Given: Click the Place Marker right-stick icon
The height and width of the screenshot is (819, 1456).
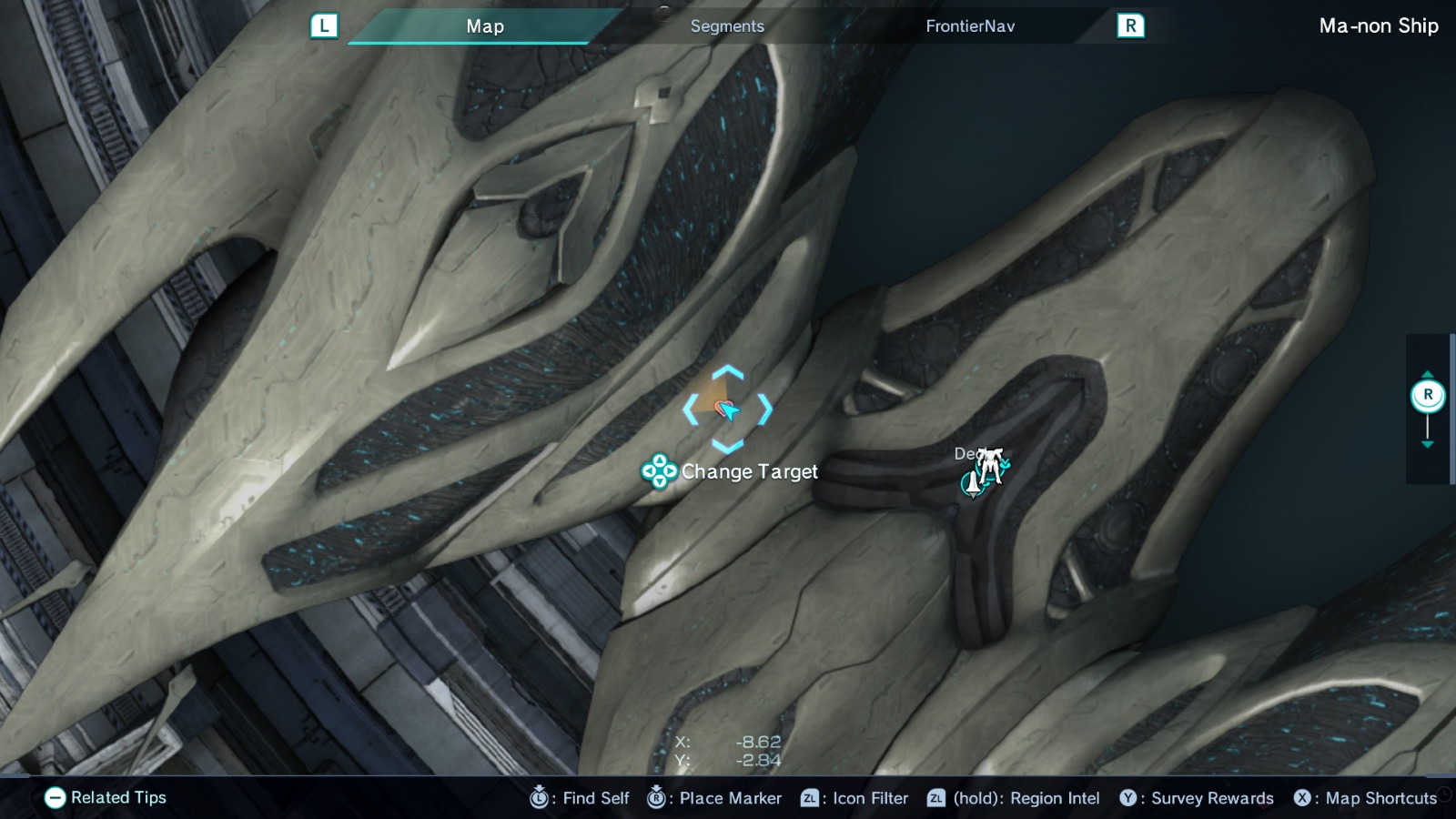Looking at the screenshot, I should click(x=655, y=798).
